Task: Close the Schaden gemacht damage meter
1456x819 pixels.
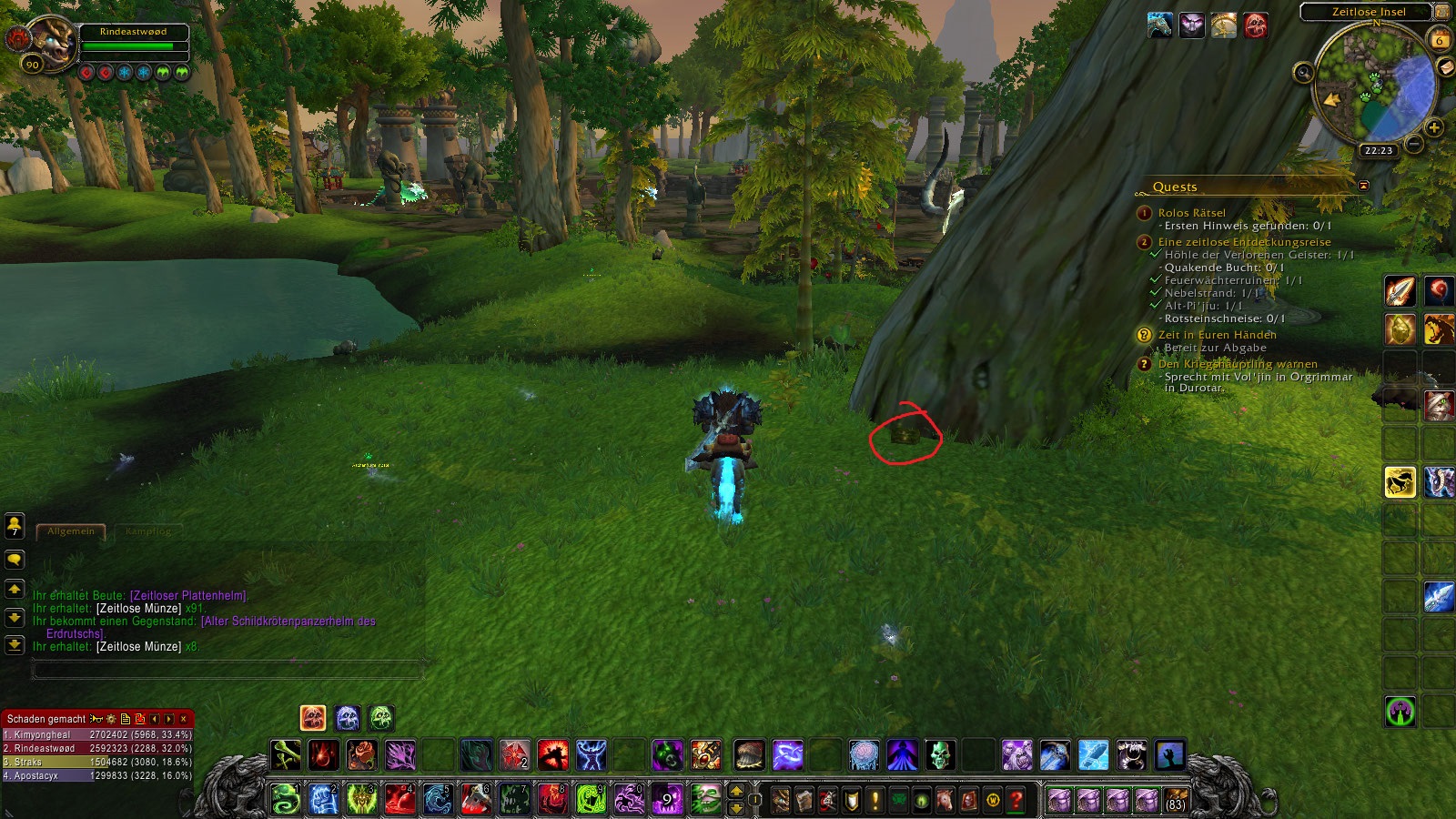Action: point(184,719)
